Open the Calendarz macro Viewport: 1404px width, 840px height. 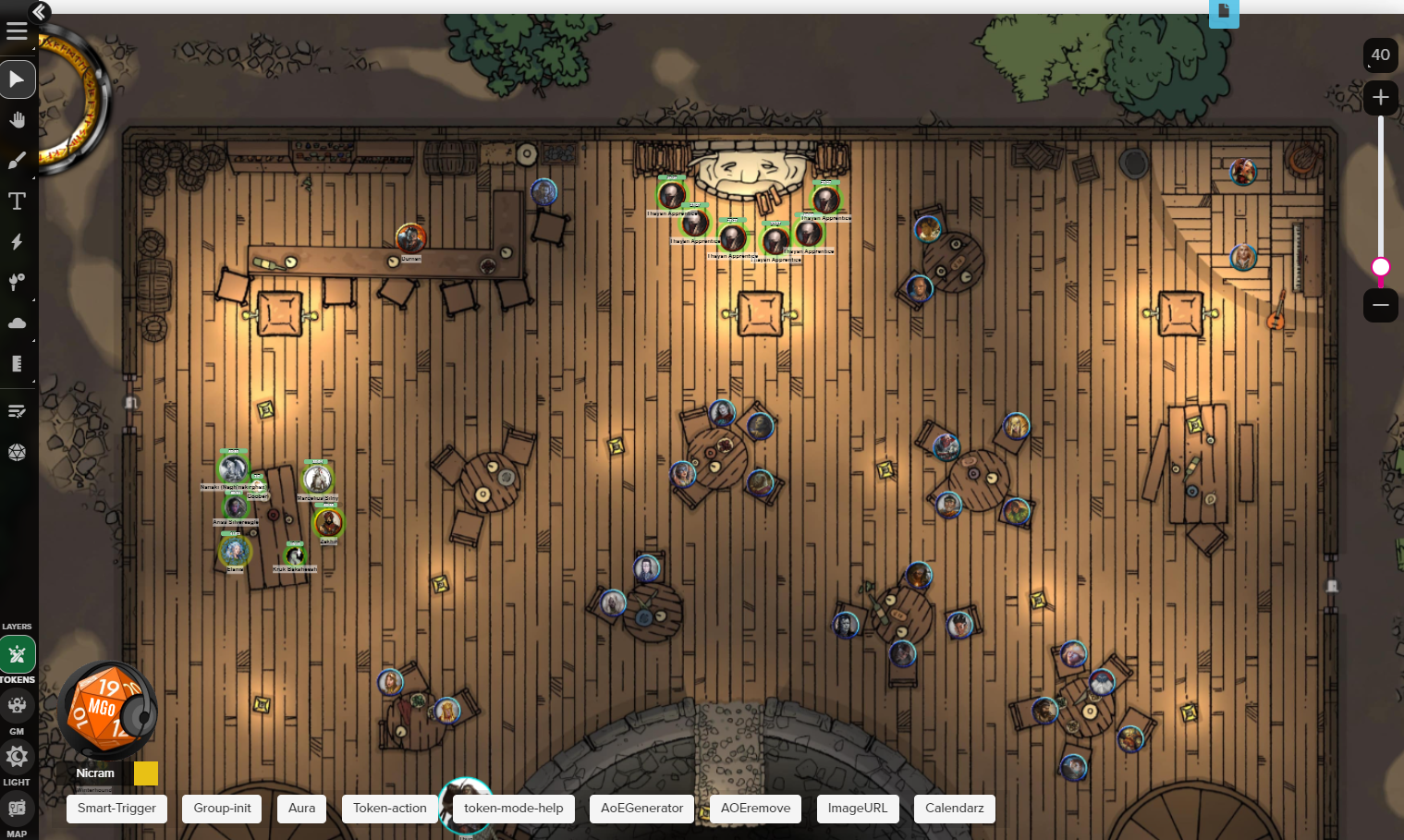954,809
